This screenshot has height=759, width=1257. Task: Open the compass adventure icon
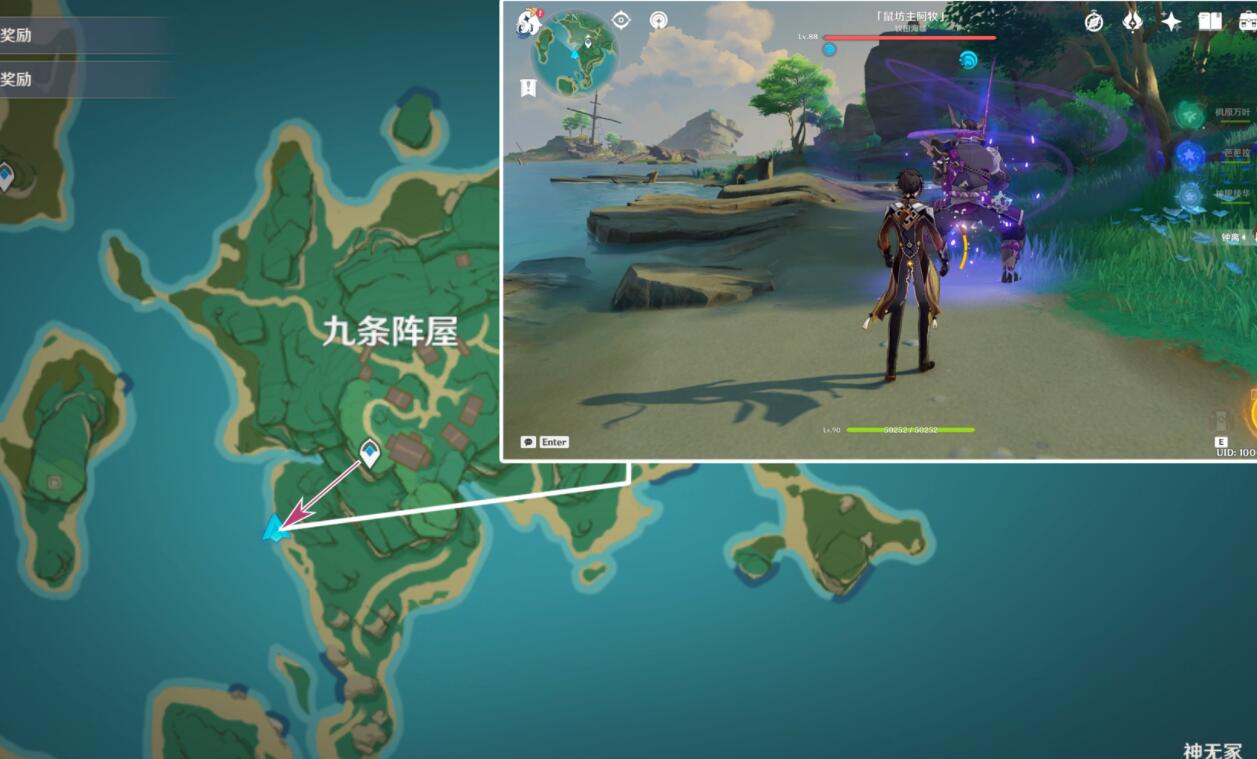point(1094,21)
